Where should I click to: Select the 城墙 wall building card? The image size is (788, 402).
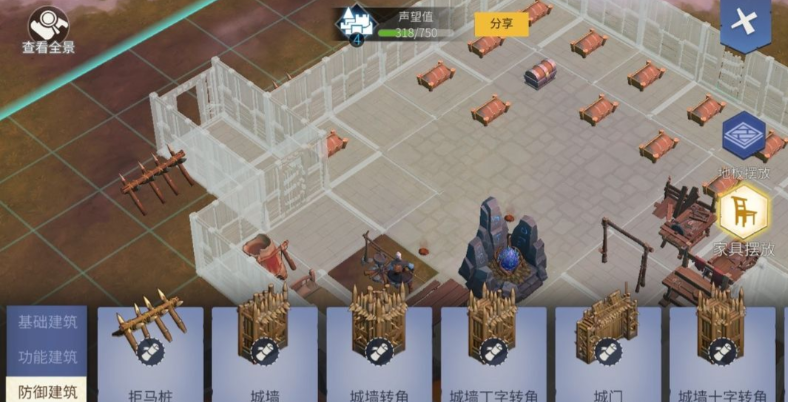pyautogui.click(x=264, y=352)
